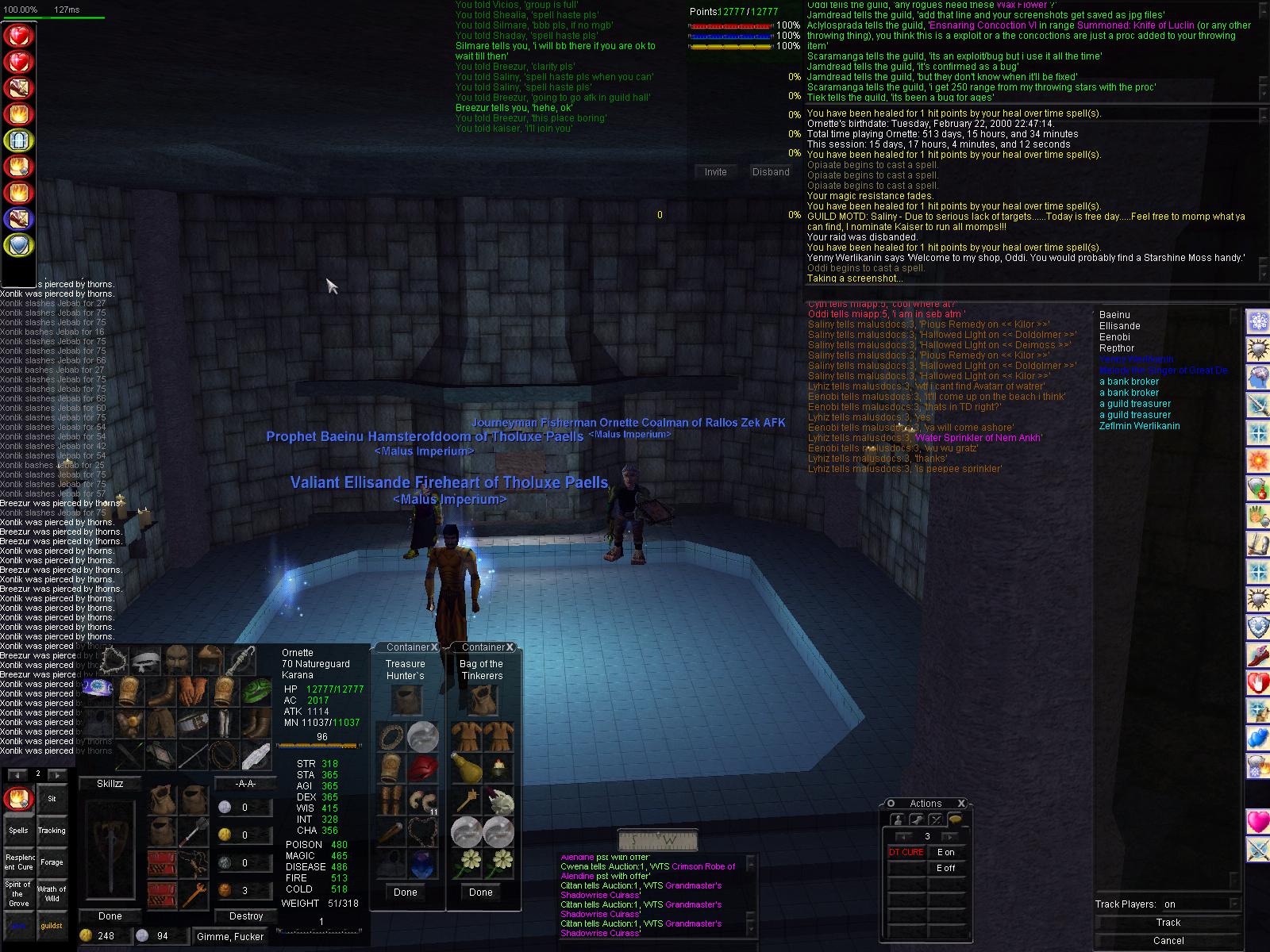Image resolution: width=1270 pixels, height=952 pixels.
Task: Cancel the tracking window
Action: tap(1168, 941)
